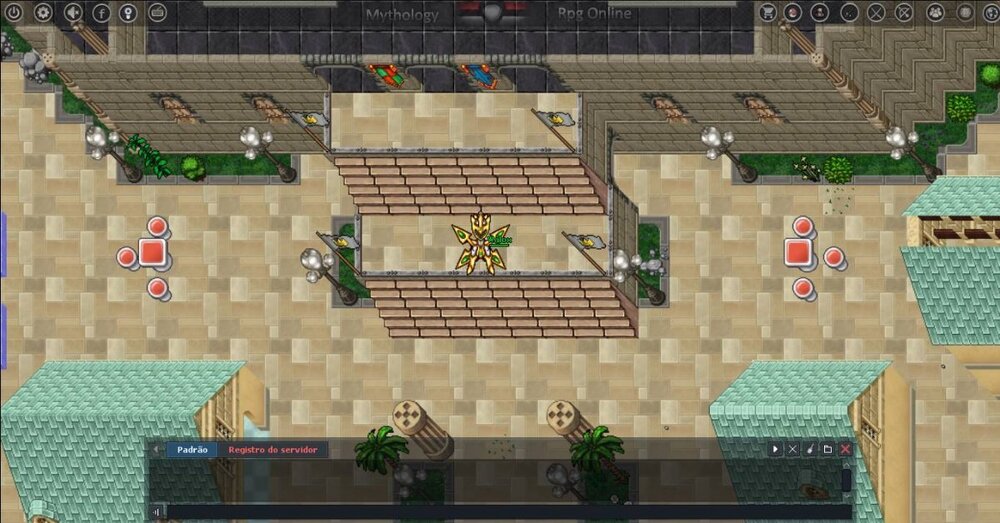Image resolution: width=1000 pixels, height=523 pixels.
Task: Close the chat tab with red X
Action: (x=846, y=450)
